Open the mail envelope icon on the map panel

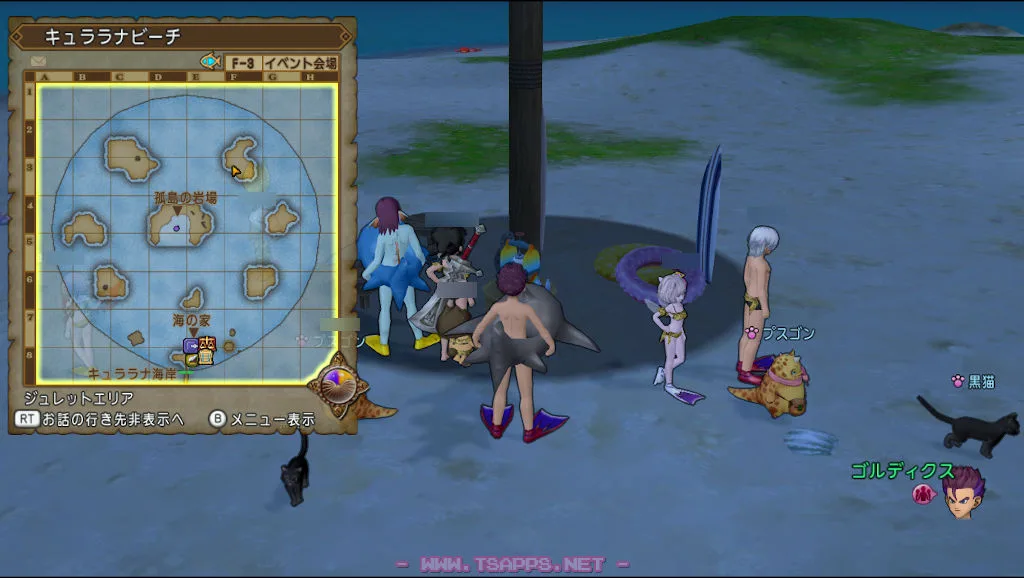coord(38,61)
